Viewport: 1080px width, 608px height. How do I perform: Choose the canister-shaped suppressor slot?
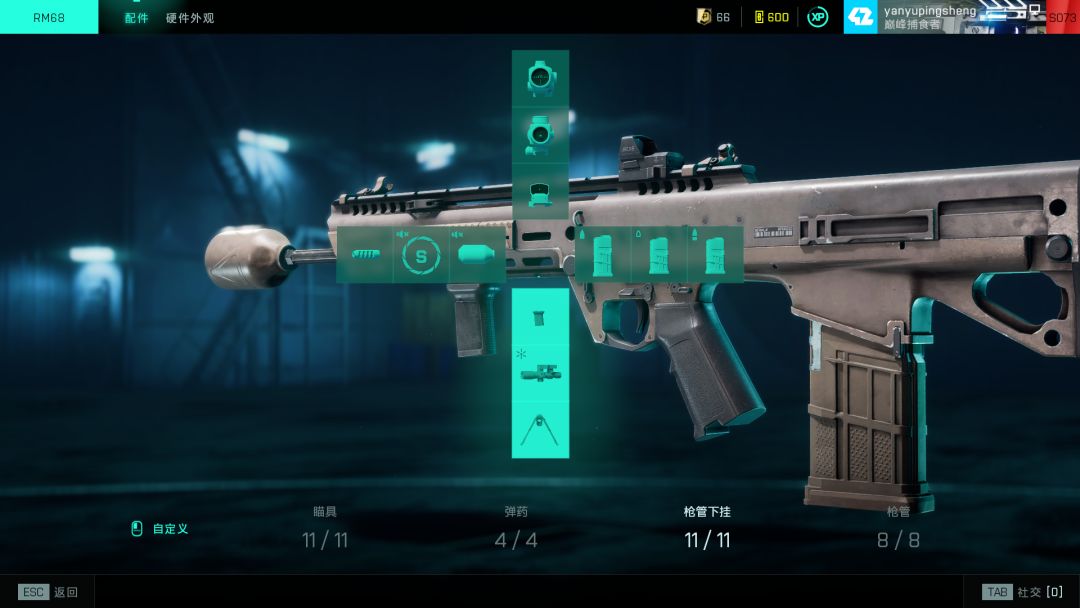(x=477, y=255)
